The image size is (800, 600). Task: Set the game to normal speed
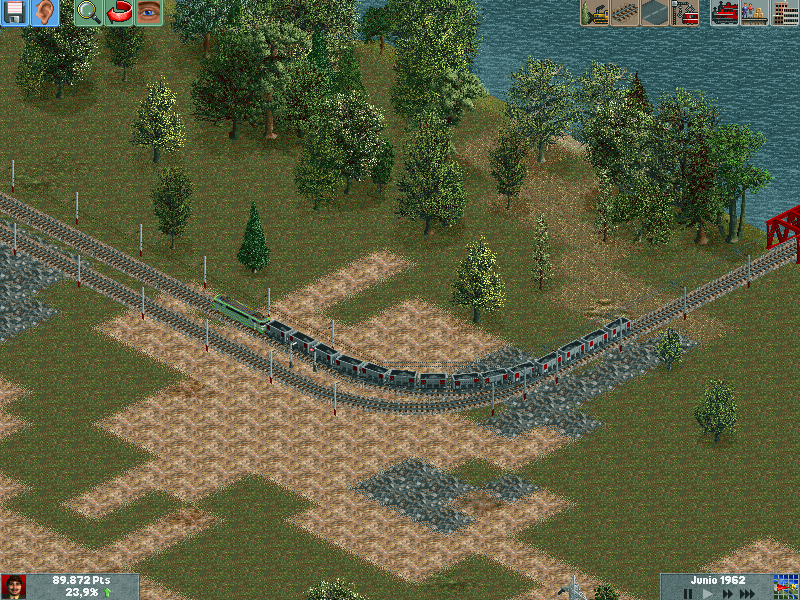pos(707,593)
